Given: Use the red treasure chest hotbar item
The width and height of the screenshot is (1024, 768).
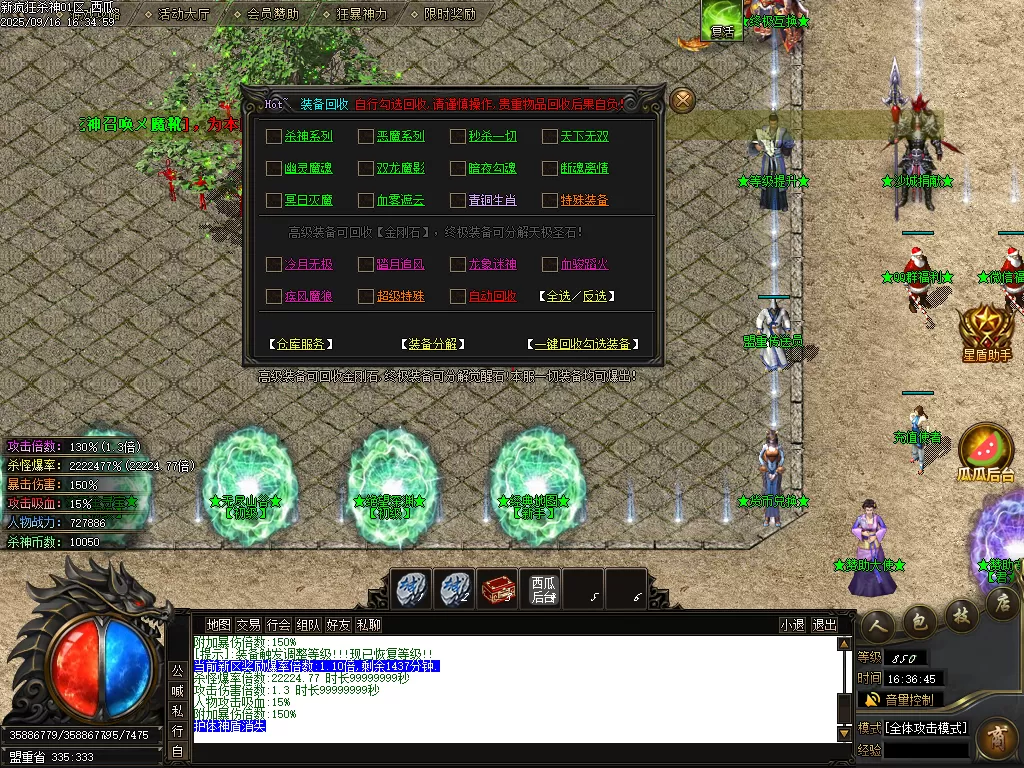Looking at the screenshot, I should (x=498, y=589).
